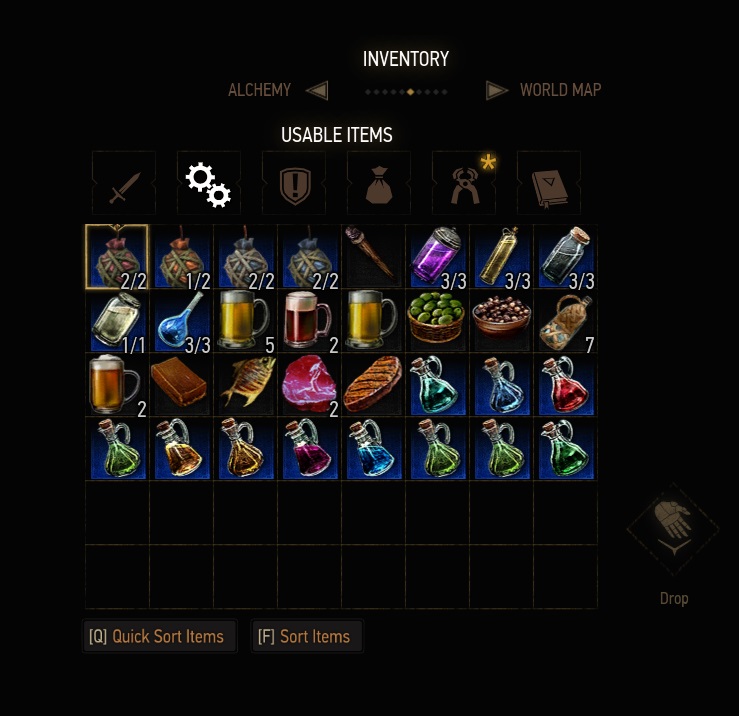Select the golden yellow vial slot
The image size is (739, 716).
point(501,256)
